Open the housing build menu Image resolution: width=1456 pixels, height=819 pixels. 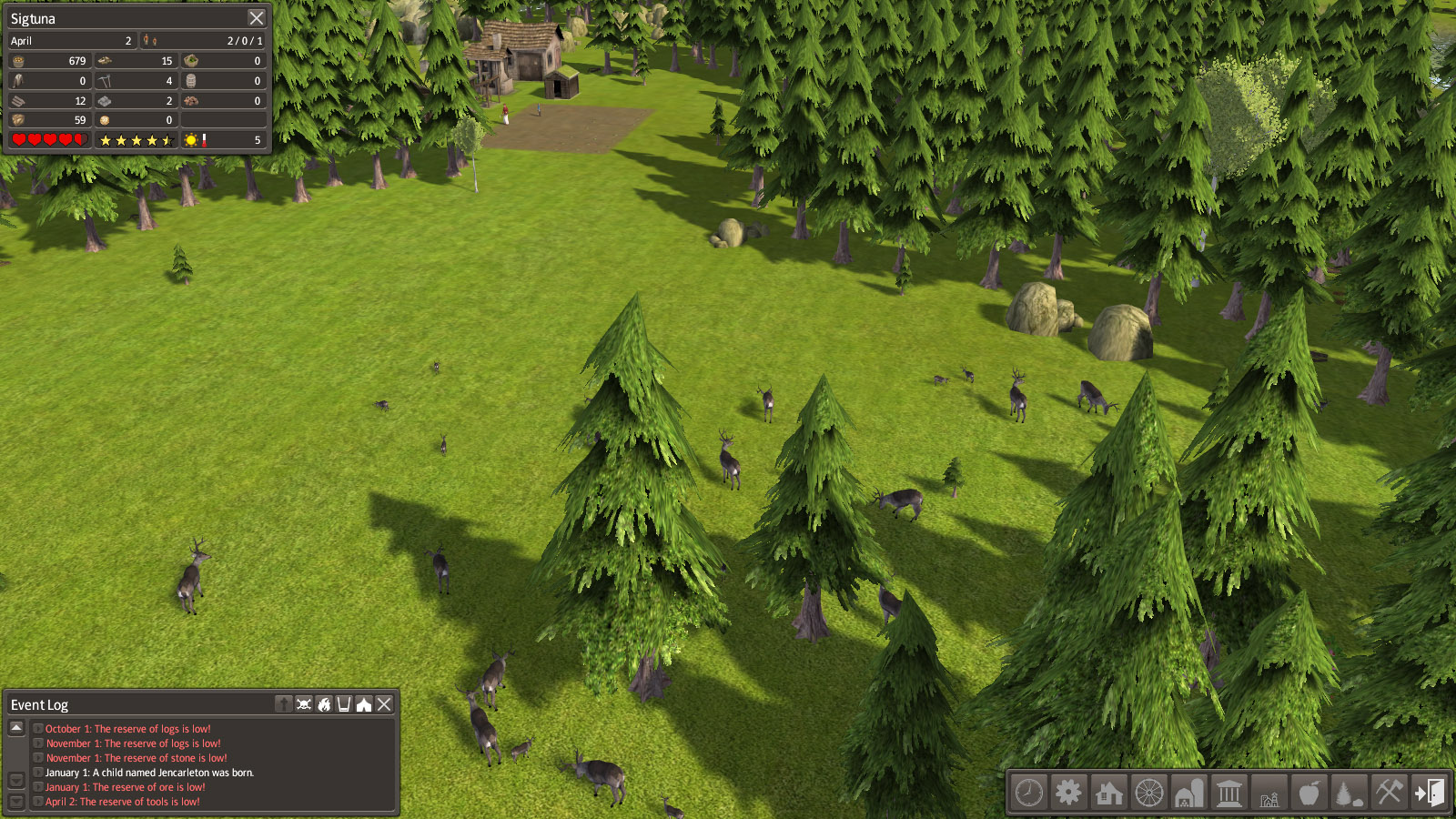[x=1108, y=793]
